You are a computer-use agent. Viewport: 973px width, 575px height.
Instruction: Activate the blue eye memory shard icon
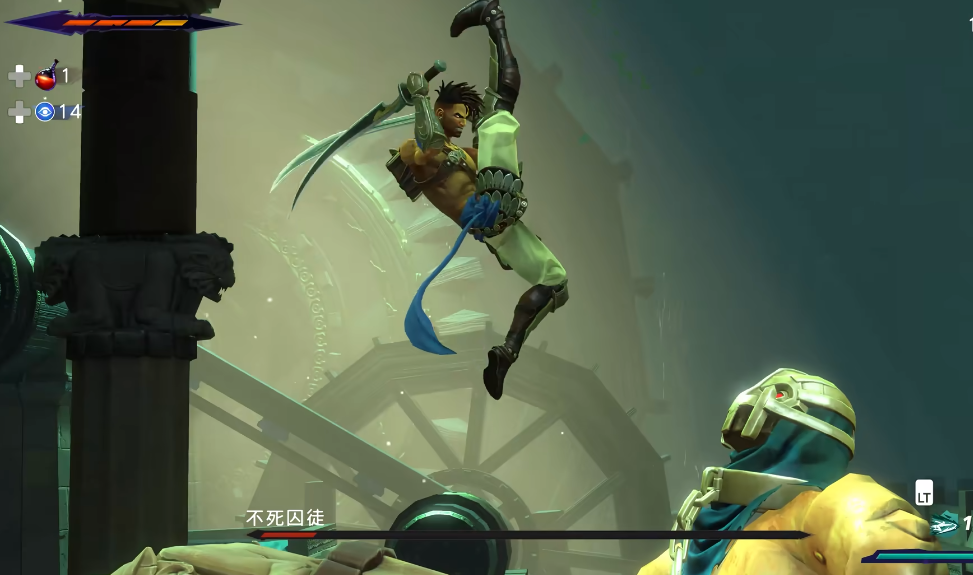[x=45, y=112]
